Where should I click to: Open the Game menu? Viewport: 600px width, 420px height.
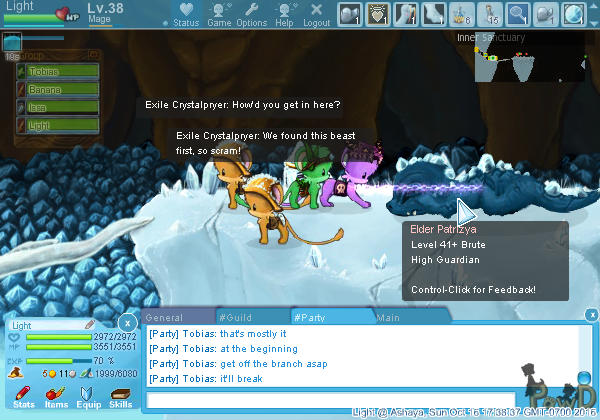[219, 15]
